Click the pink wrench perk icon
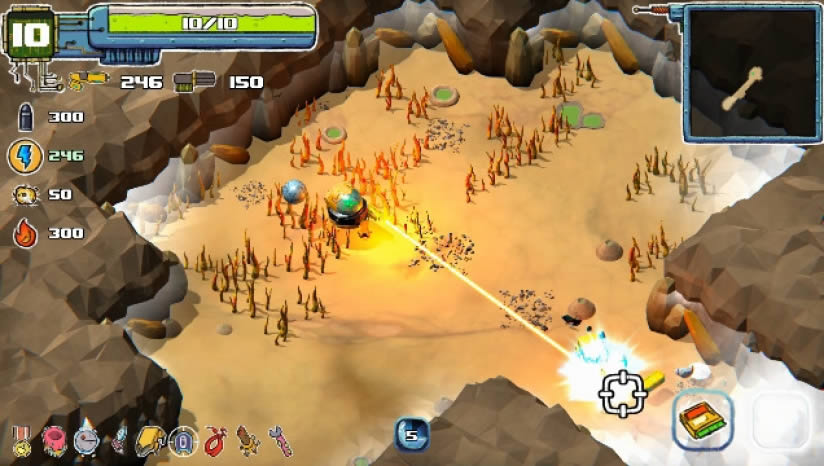This screenshot has height=466, width=824. tap(282, 440)
